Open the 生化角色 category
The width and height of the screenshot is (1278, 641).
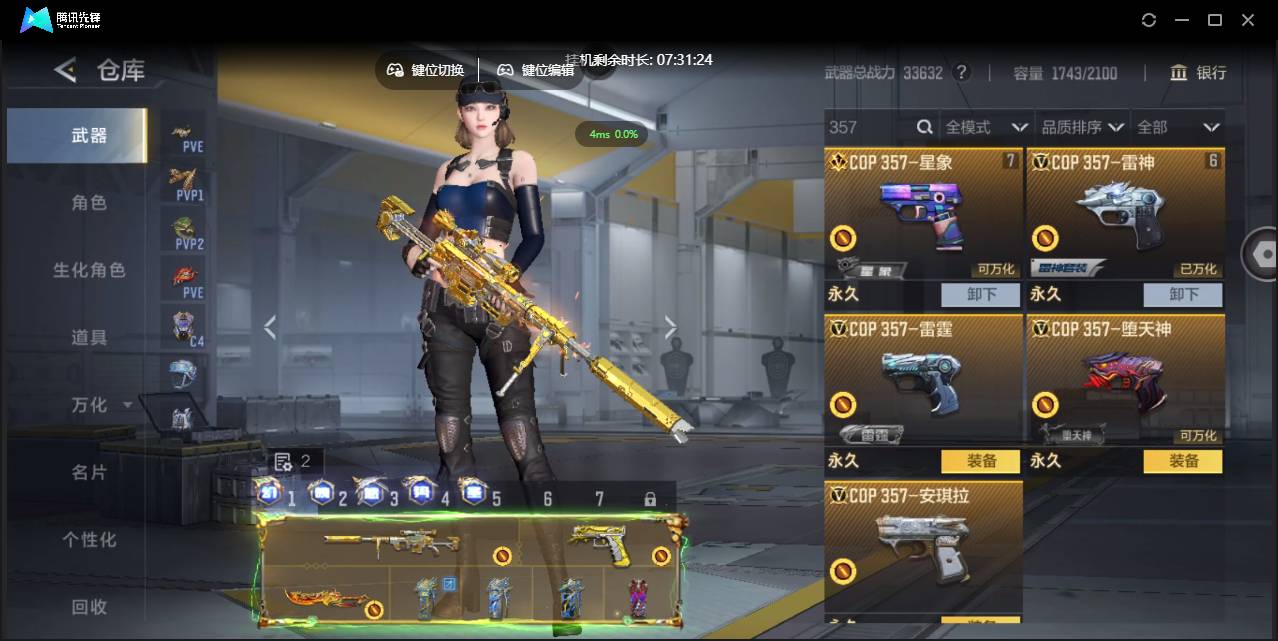pos(89,270)
